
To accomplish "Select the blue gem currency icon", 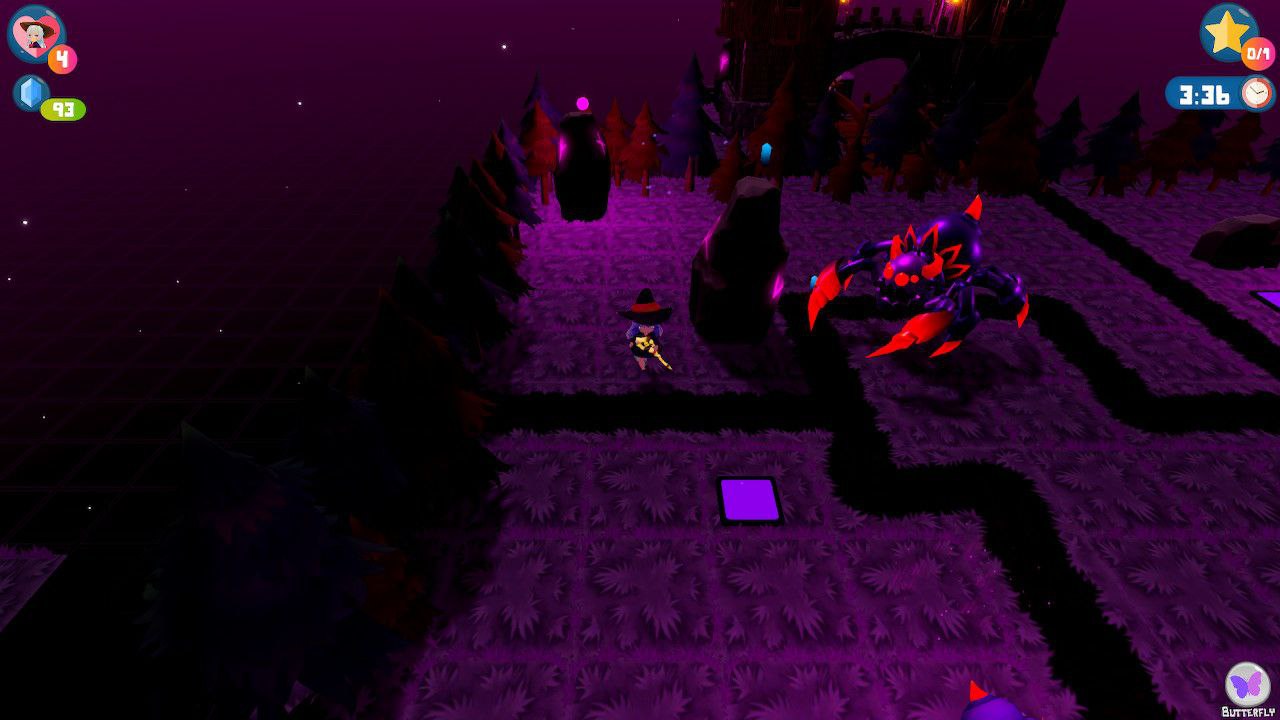I will point(31,93).
